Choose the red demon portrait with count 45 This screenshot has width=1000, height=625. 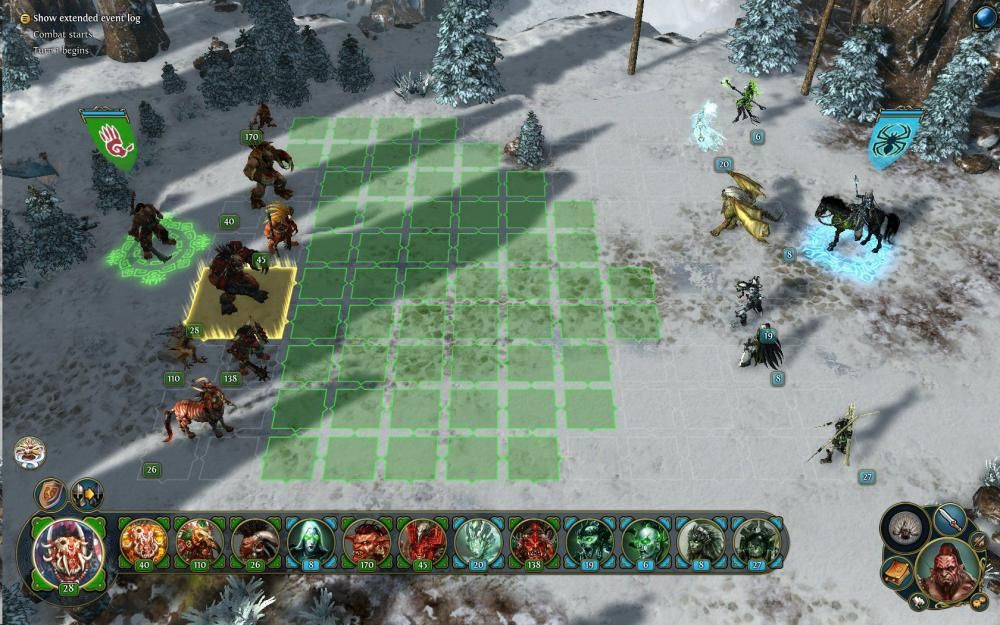(422, 541)
